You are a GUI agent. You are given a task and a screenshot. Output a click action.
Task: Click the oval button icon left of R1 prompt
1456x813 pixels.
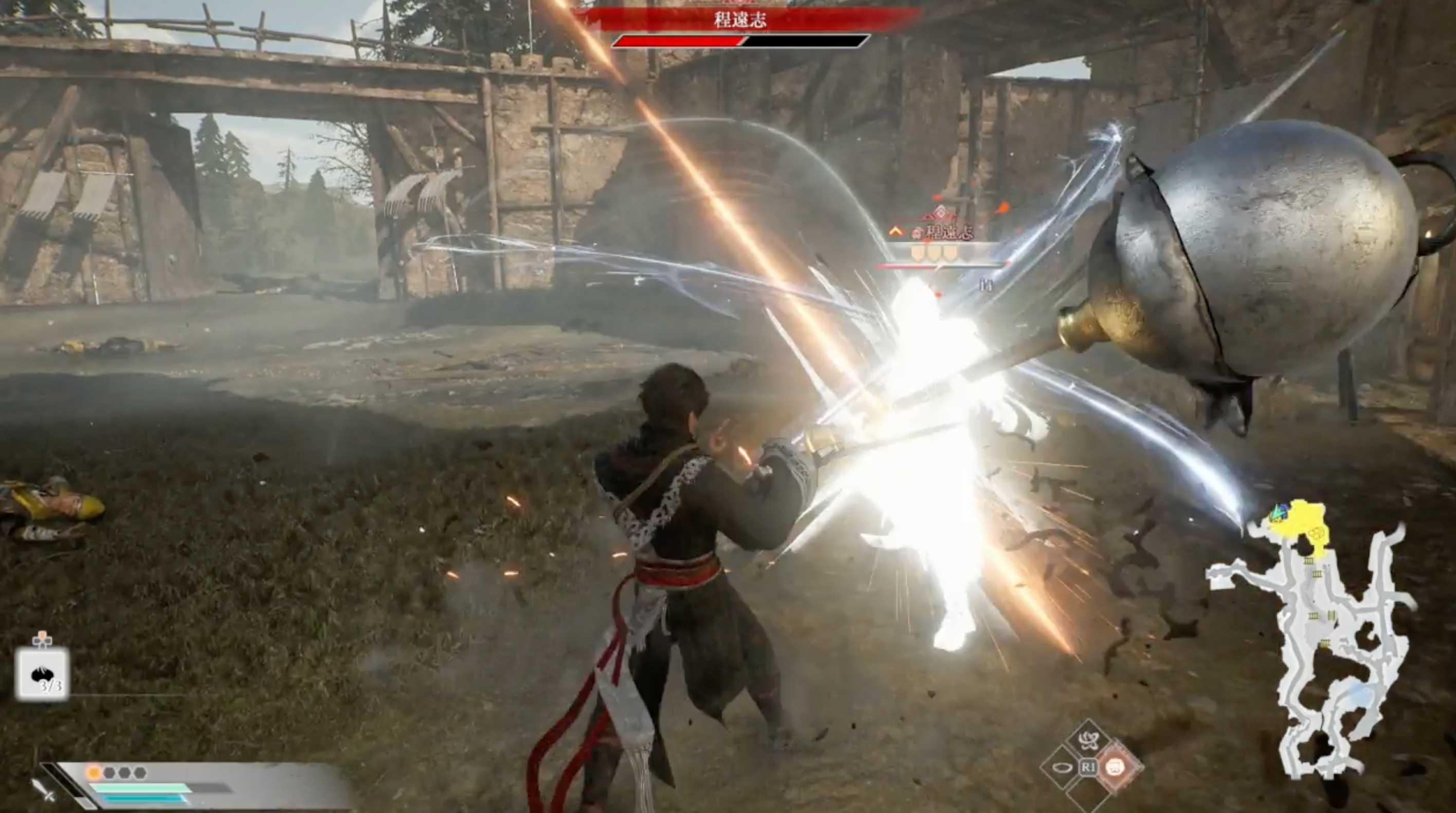pos(1063,768)
